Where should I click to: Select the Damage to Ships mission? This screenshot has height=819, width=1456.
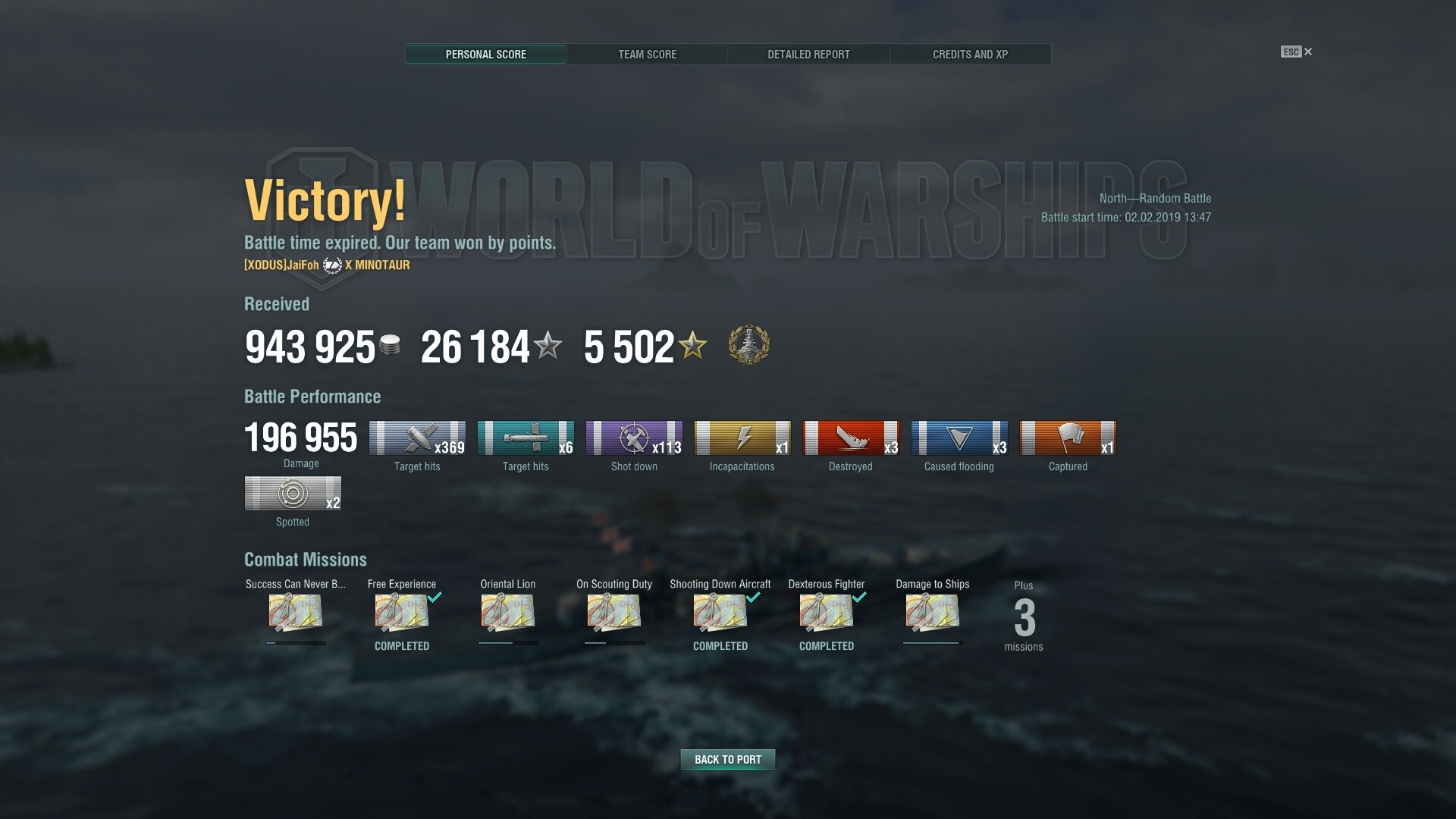point(933,613)
